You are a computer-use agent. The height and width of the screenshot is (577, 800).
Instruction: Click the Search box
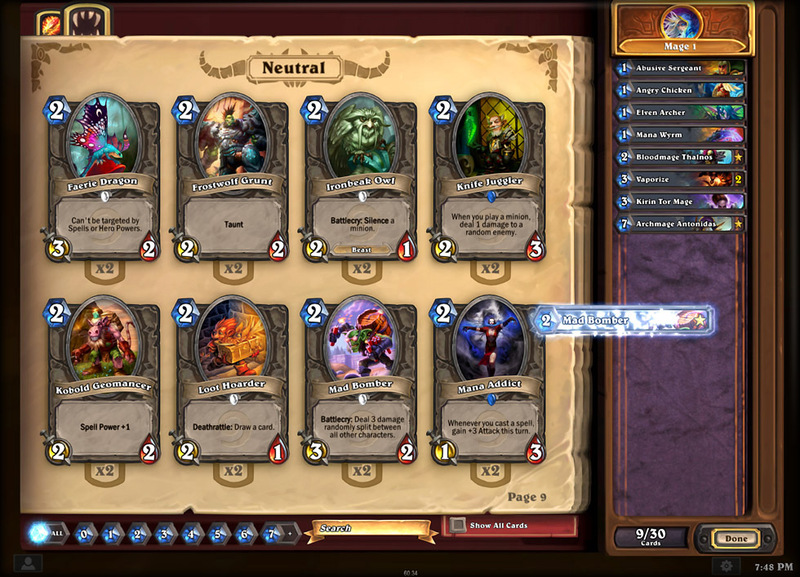(x=370, y=528)
